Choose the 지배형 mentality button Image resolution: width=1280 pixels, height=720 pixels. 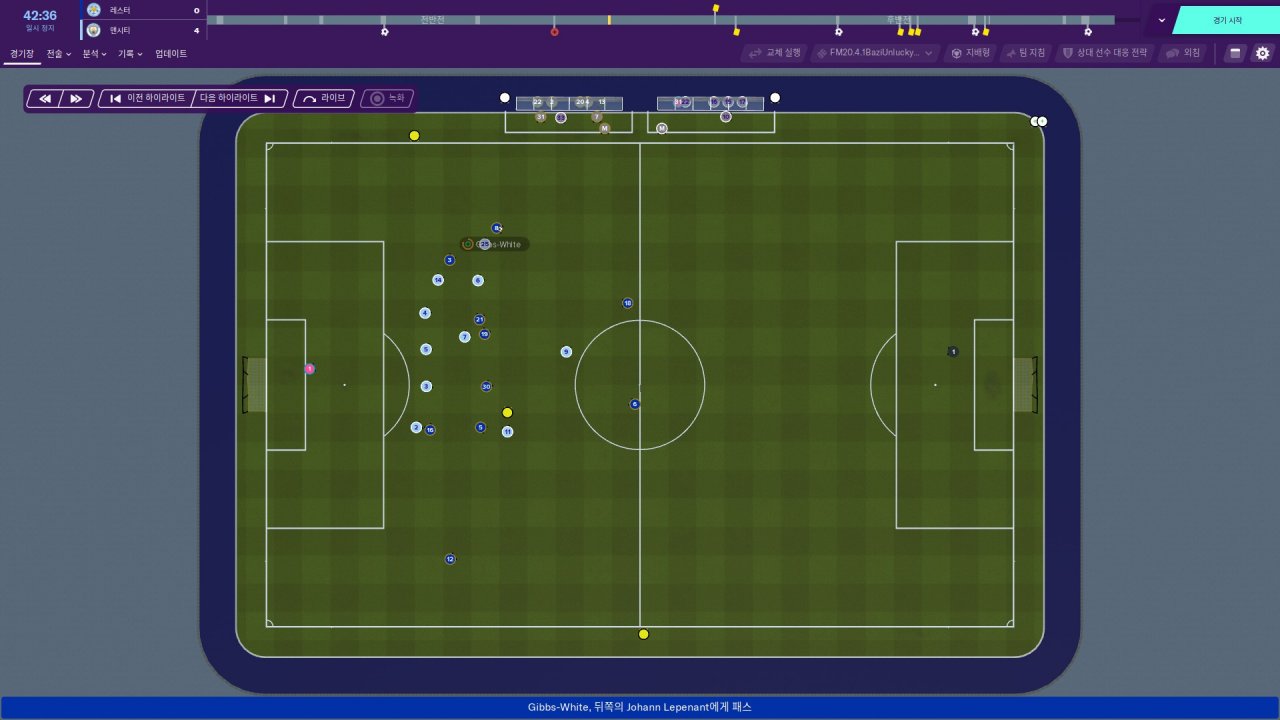[970, 53]
